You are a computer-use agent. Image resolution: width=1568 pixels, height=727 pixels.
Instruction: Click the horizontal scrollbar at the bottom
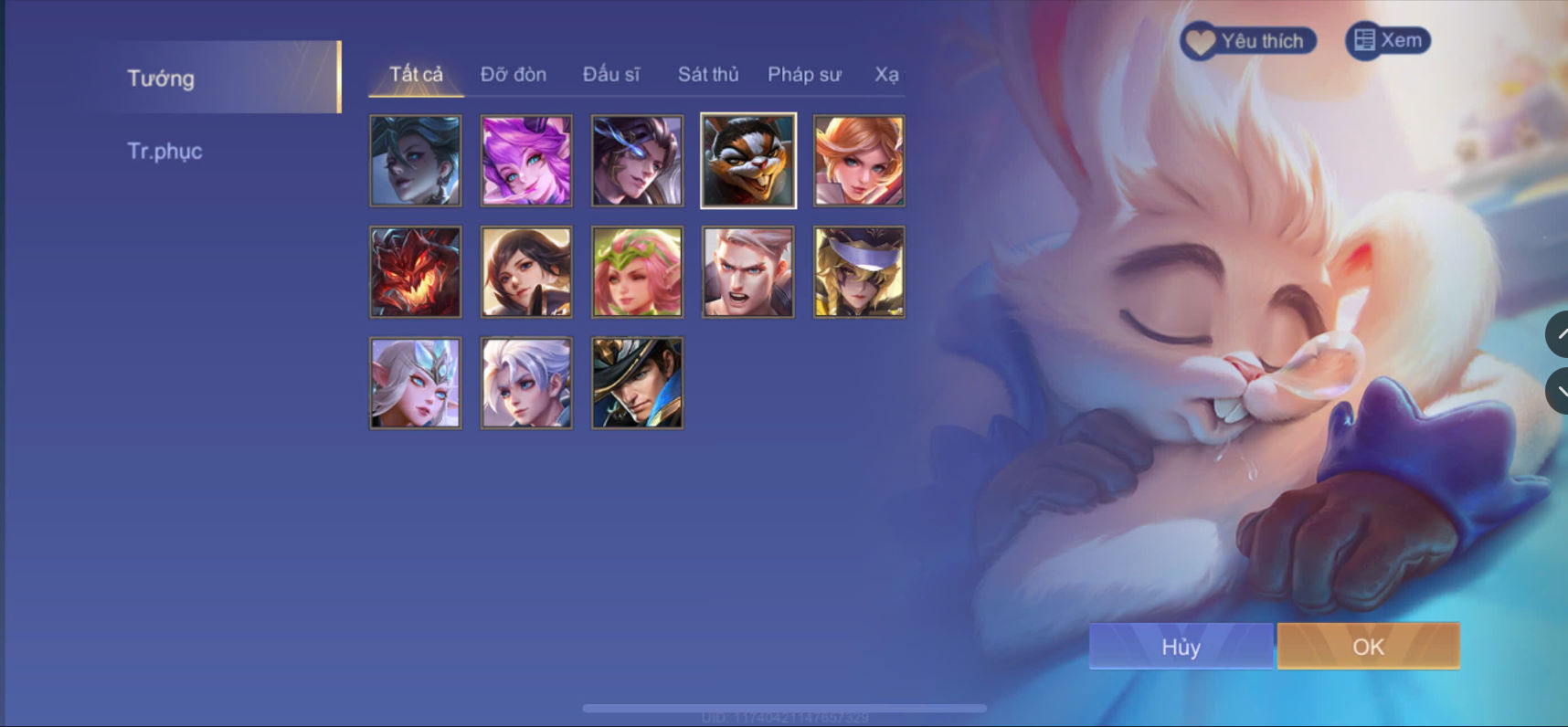pos(784,706)
